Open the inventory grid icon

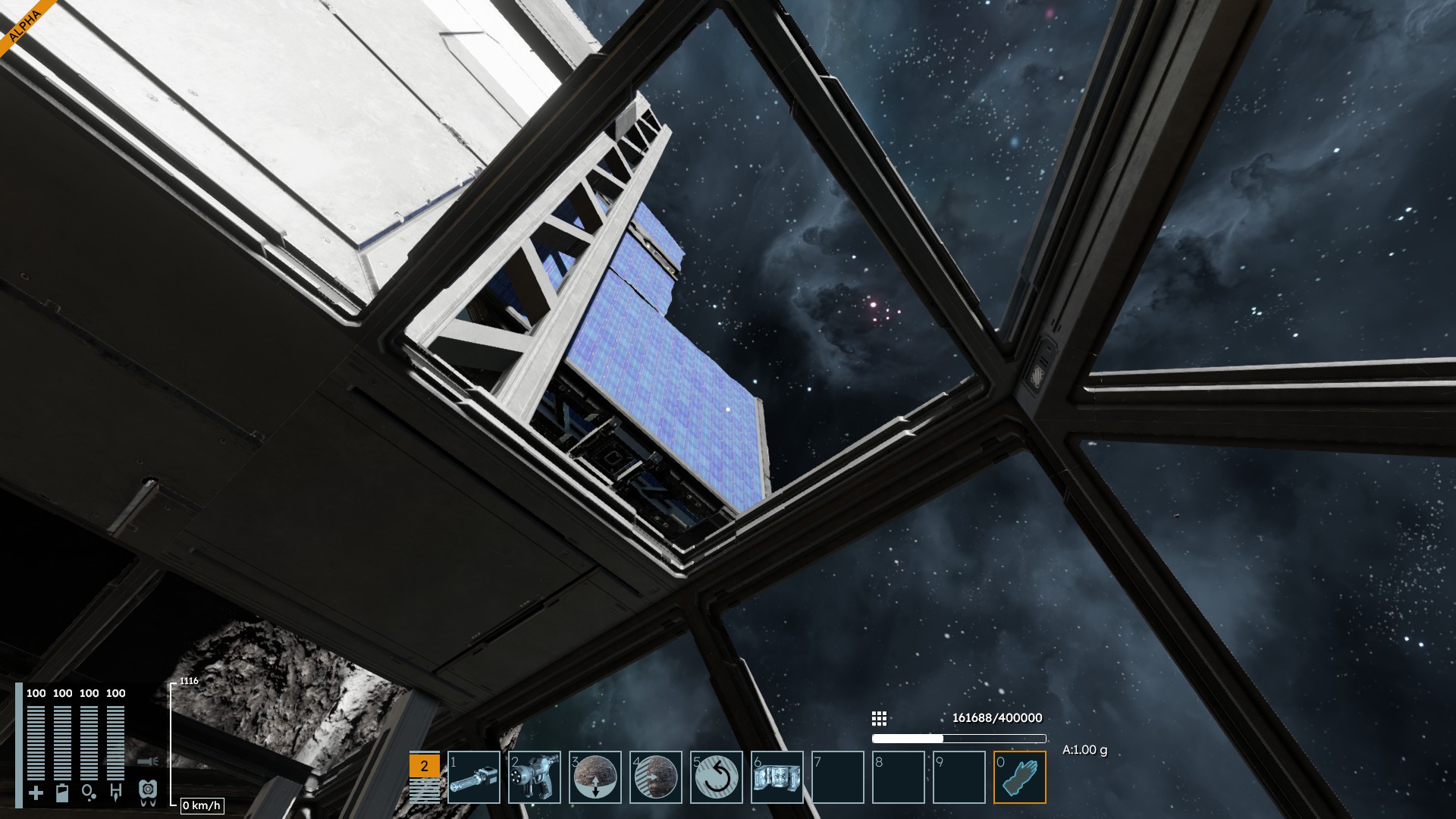pyautogui.click(x=879, y=718)
